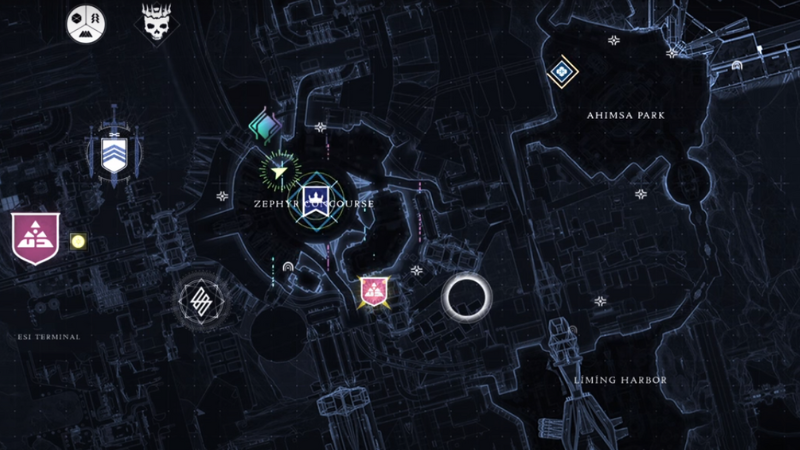Choose the large pink shield banner marker
The height and width of the screenshot is (450, 800).
(34, 239)
